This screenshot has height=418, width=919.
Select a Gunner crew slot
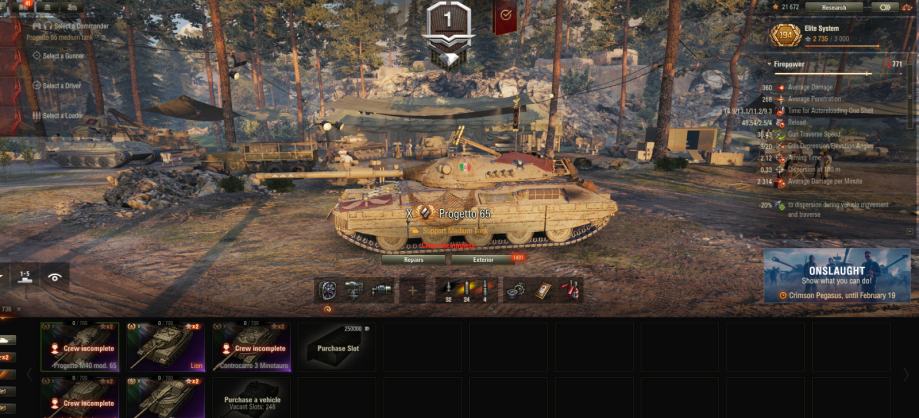pos(62,56)
